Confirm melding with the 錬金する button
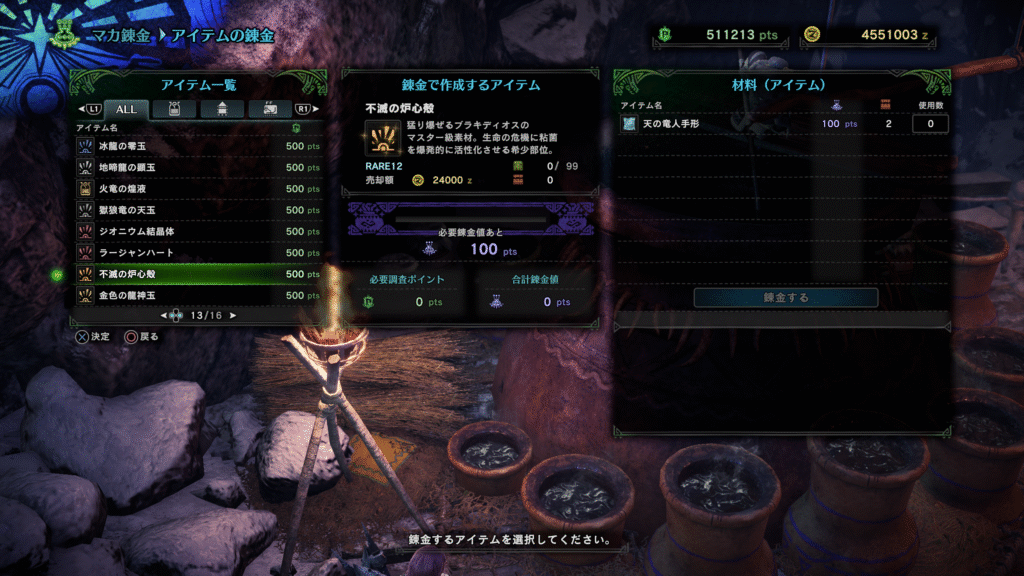This screenshot has width=1024, height=576. pyautogui.click(x=785, y=297)
